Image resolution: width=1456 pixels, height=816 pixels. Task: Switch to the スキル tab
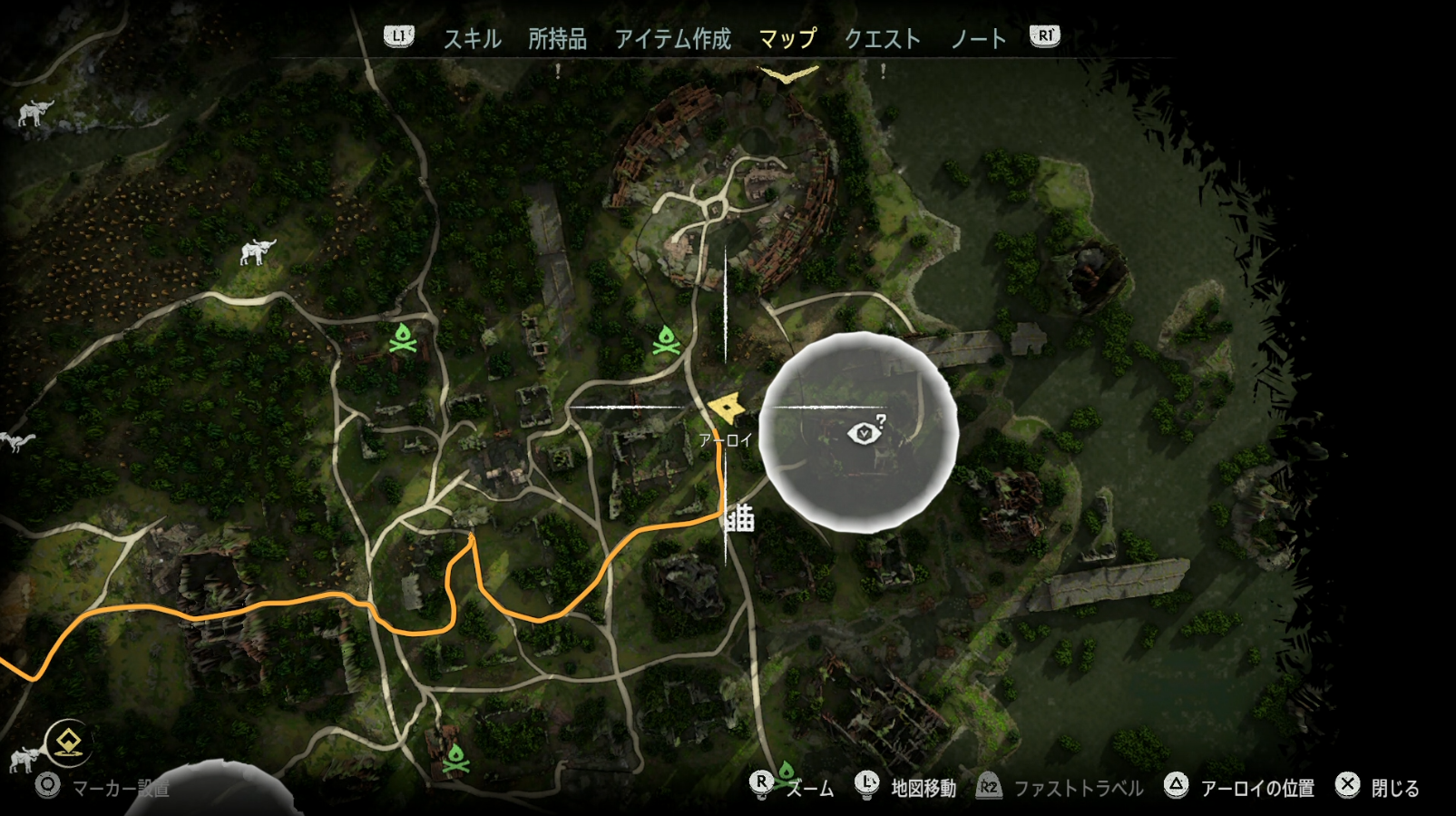point(472,38)
